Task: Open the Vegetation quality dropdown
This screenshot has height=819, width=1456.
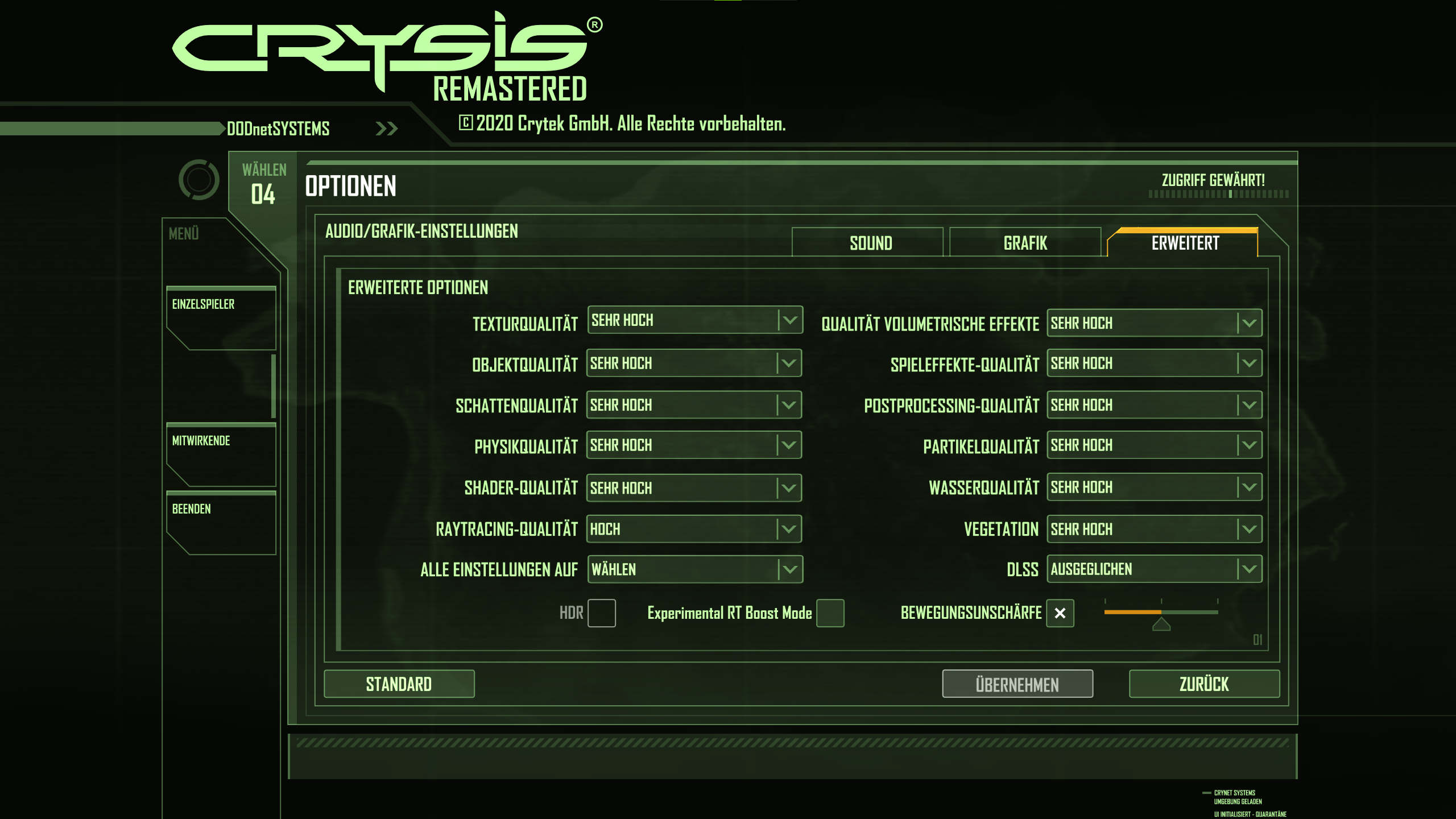Action: [x=1154, y=530]
